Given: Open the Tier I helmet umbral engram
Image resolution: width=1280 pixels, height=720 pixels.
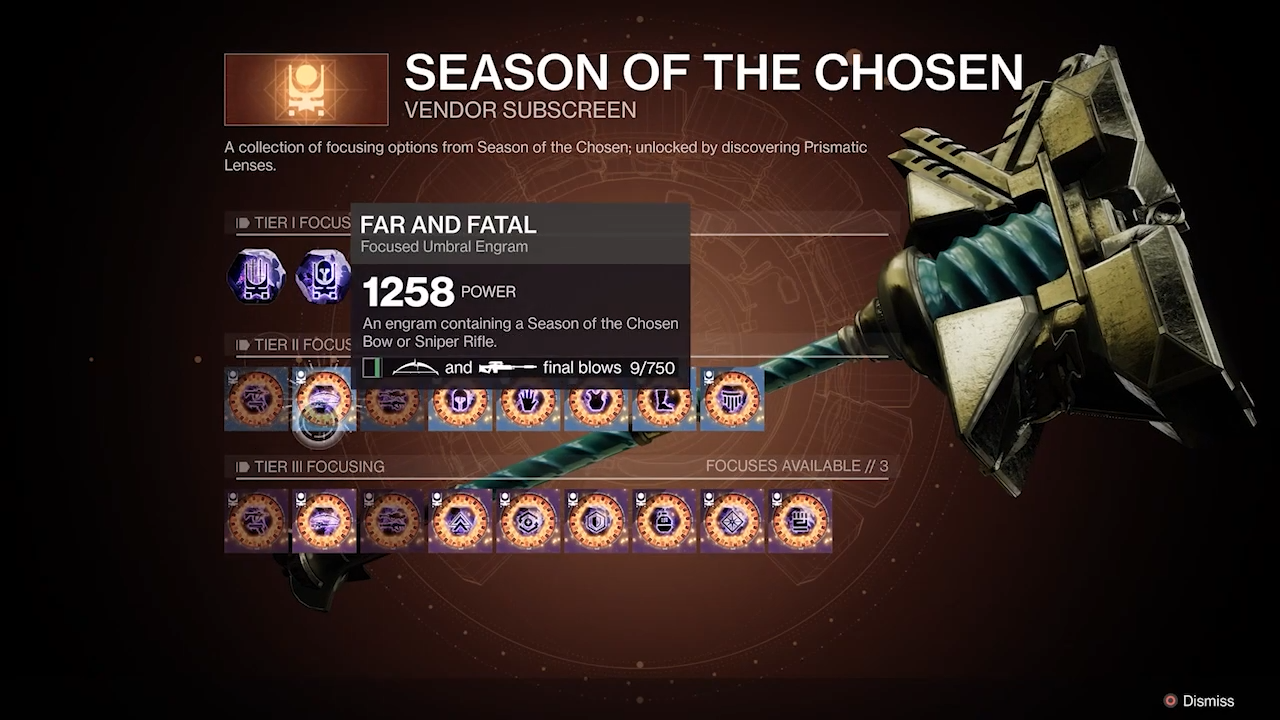Looking at the screenshot, I should pyautogui.click(x=324, y=276).
